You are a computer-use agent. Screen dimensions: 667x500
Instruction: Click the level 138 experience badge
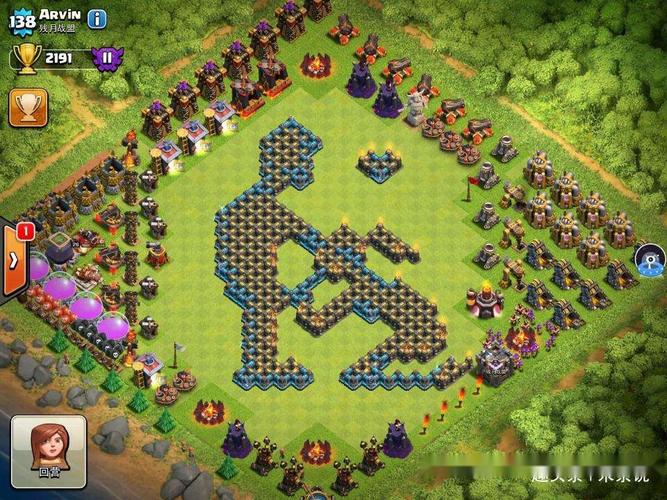[x=22, y=20]
